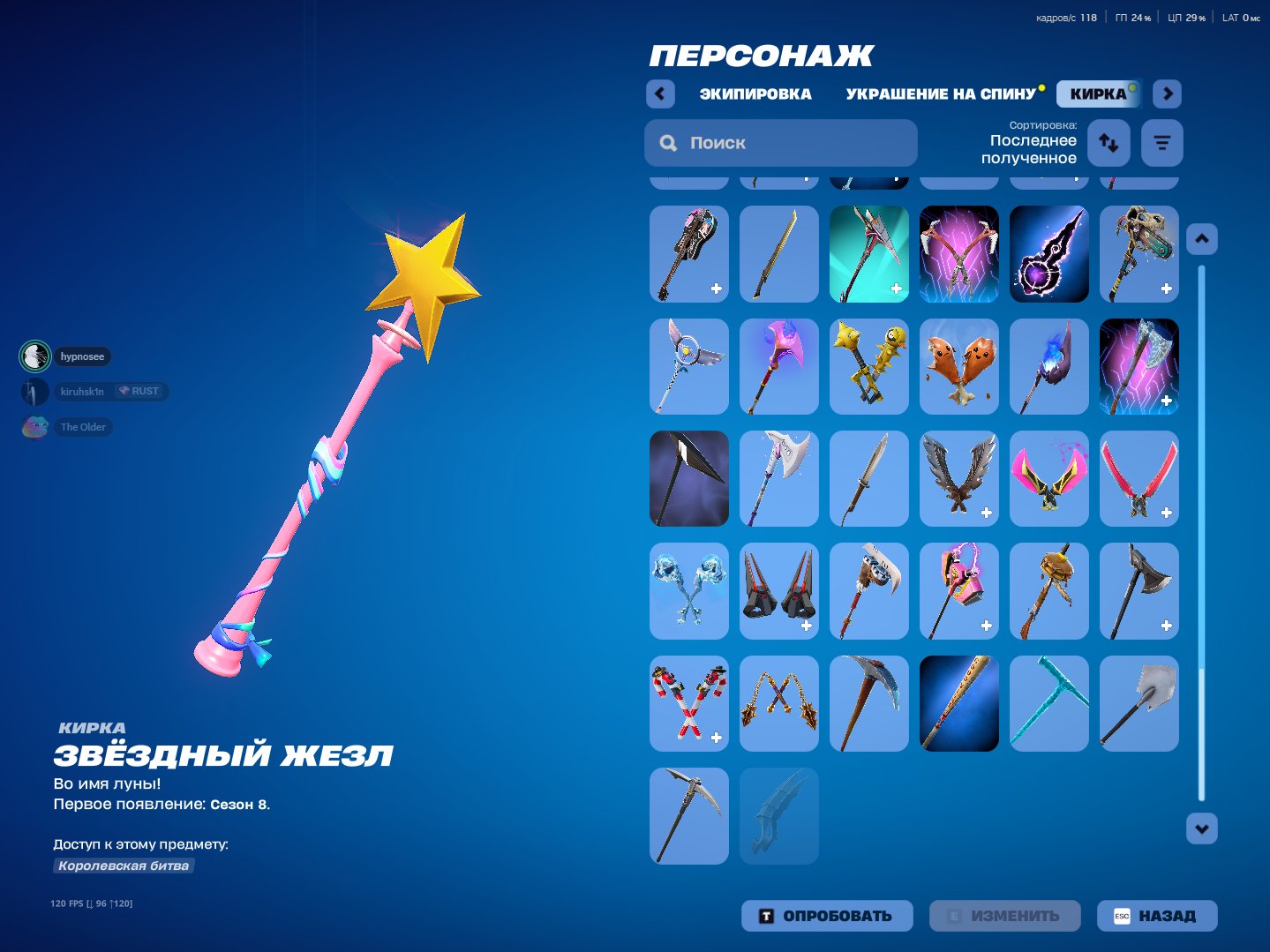Select the teal crystal pickaxe tile
This screenshot has width=1270, height=952.
(x=1049, y=703)
